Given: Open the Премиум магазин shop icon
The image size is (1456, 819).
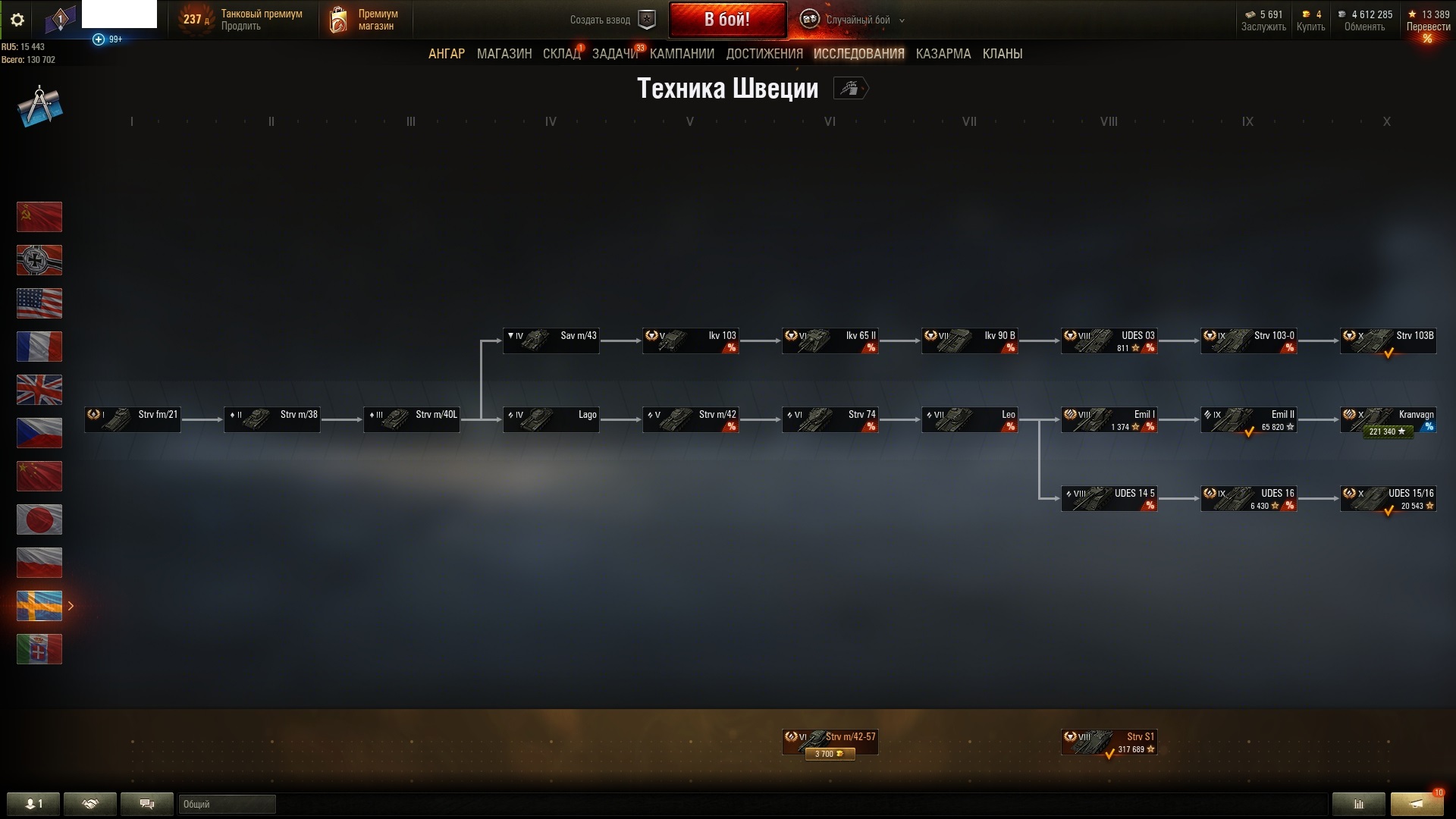Looking at the screenshot, I should [337, 20].
